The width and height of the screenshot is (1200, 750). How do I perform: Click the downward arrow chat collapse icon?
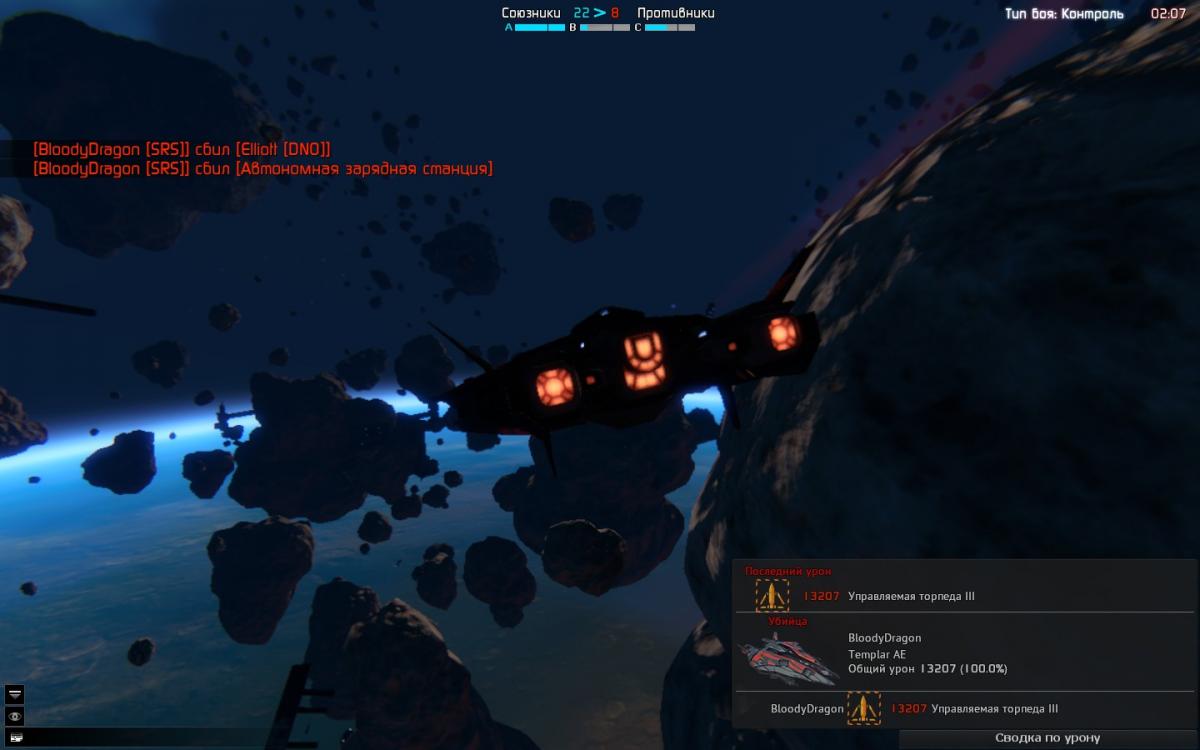(15, 694)
